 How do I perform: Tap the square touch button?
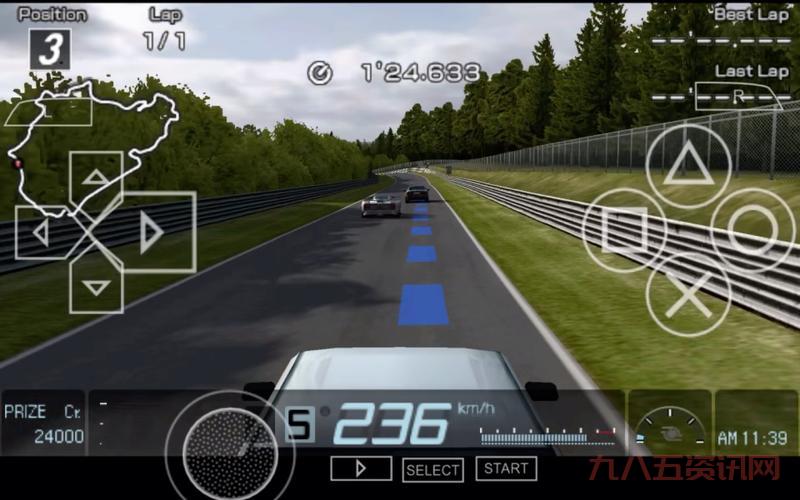point(625,231)
